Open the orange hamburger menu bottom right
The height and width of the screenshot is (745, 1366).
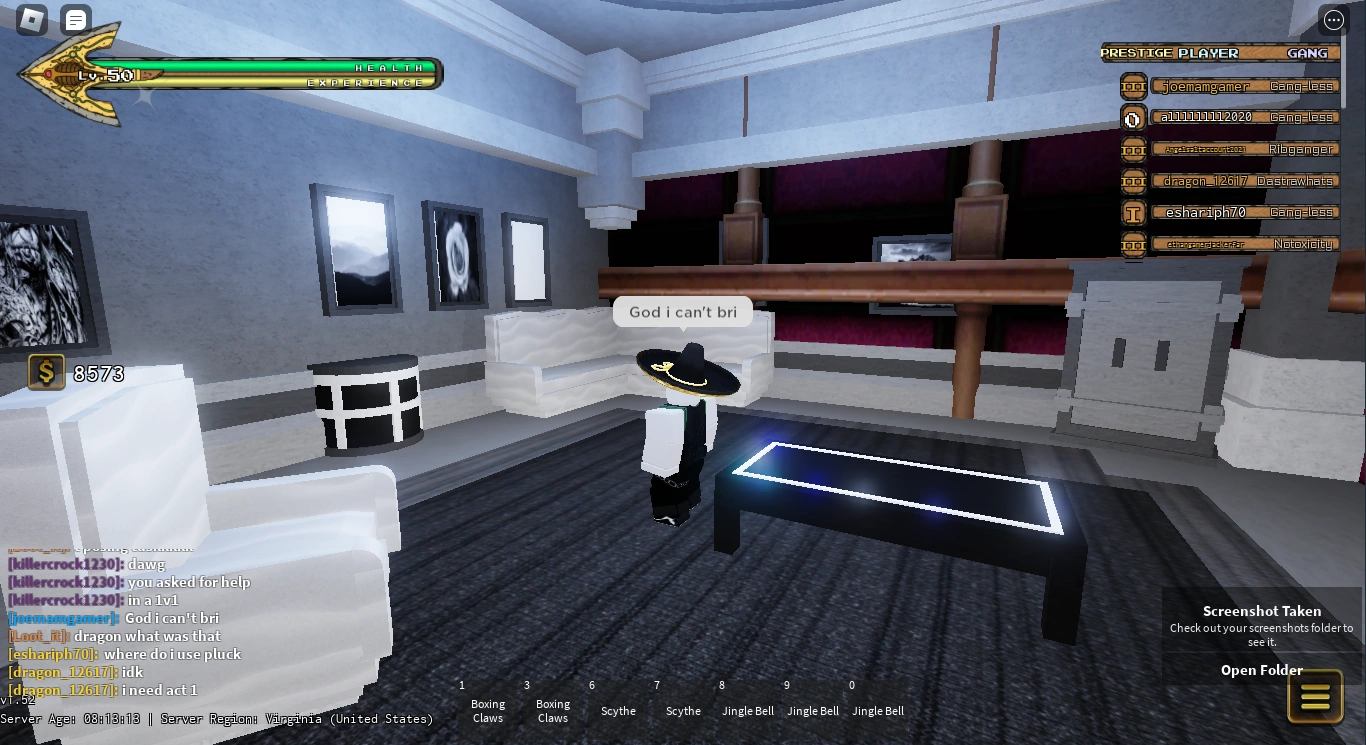pos(1315,695)
